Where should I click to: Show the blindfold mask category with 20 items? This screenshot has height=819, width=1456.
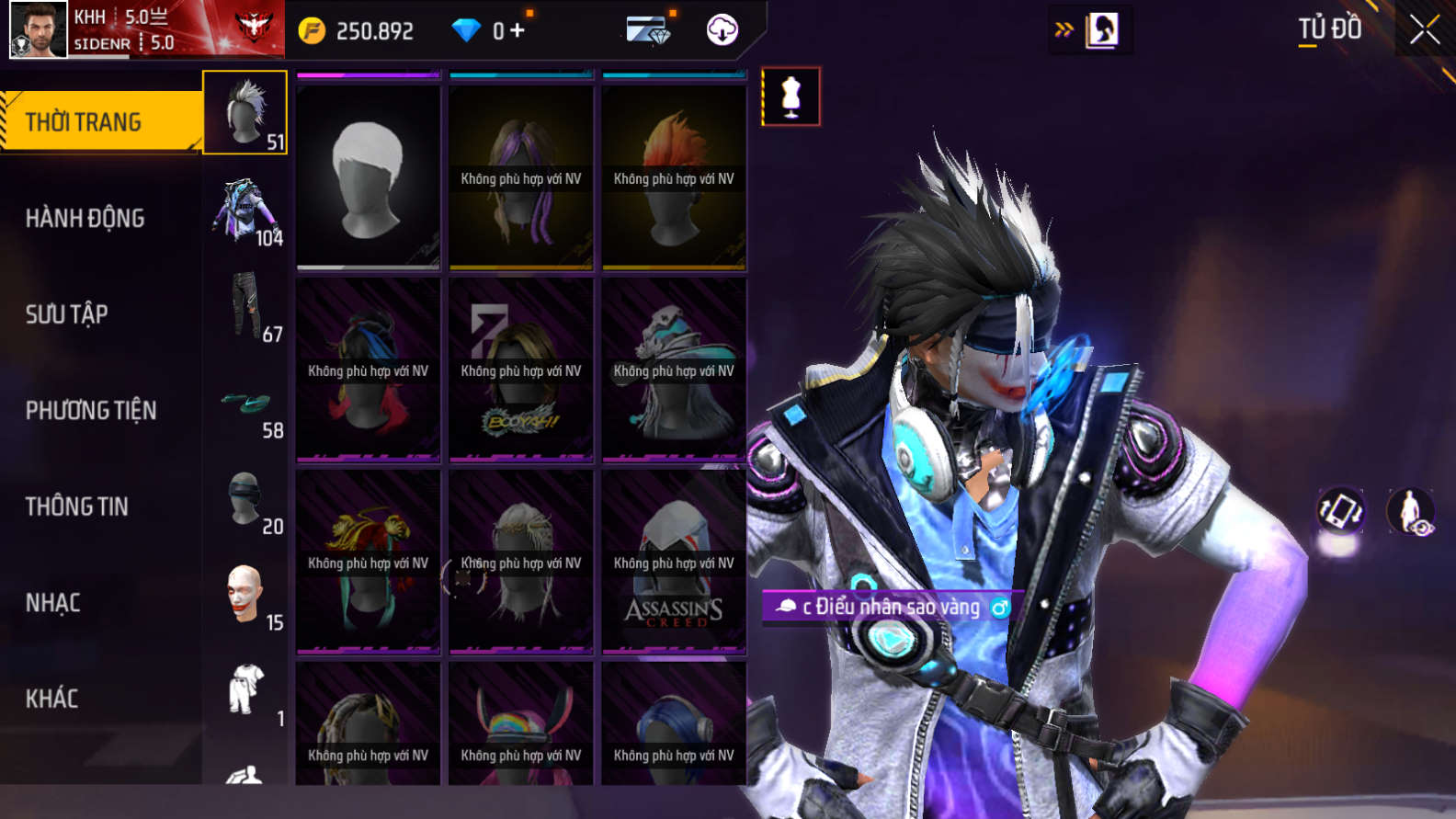point(246,501)
